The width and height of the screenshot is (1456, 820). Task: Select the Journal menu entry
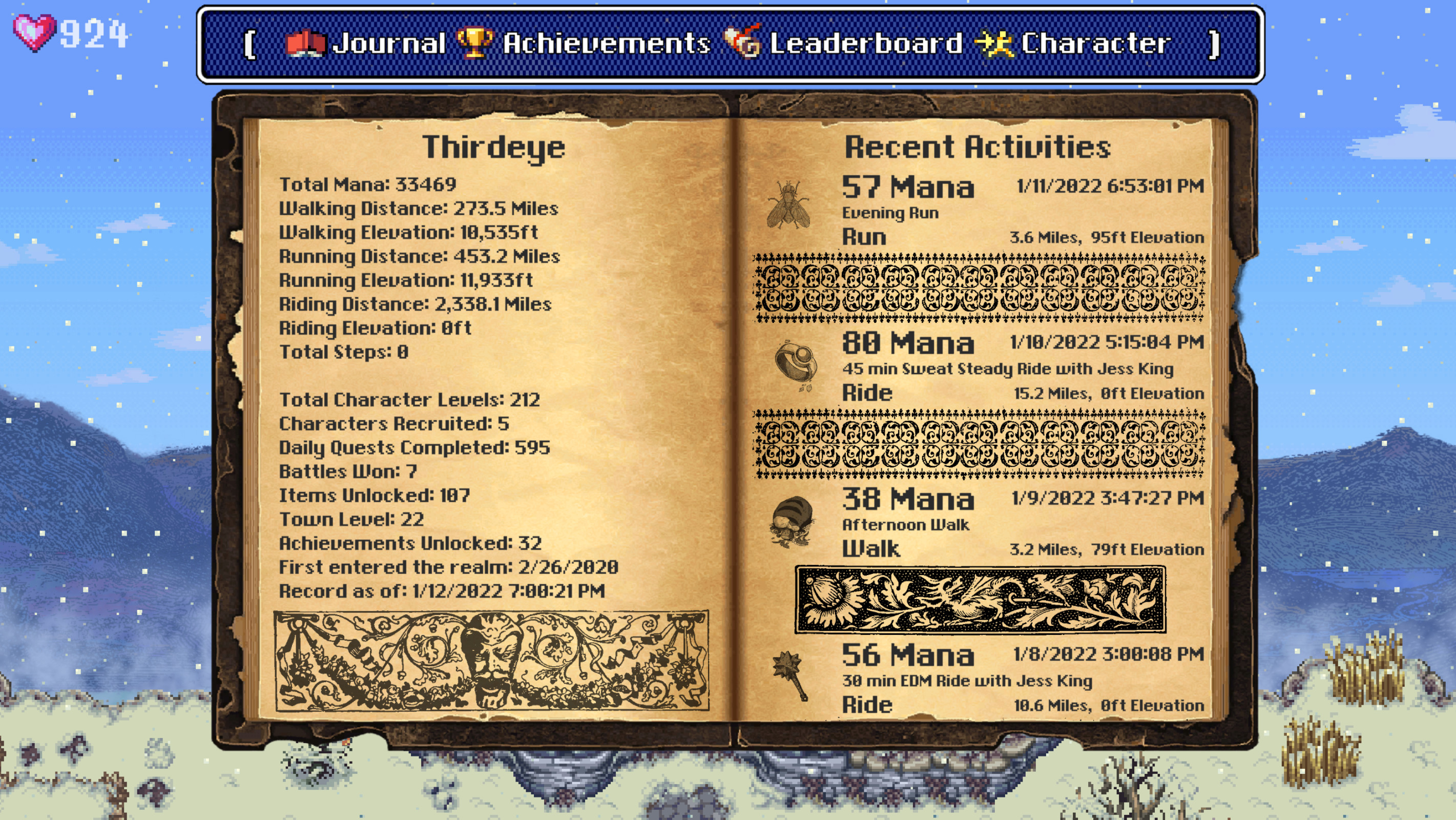tap(390, 43)
